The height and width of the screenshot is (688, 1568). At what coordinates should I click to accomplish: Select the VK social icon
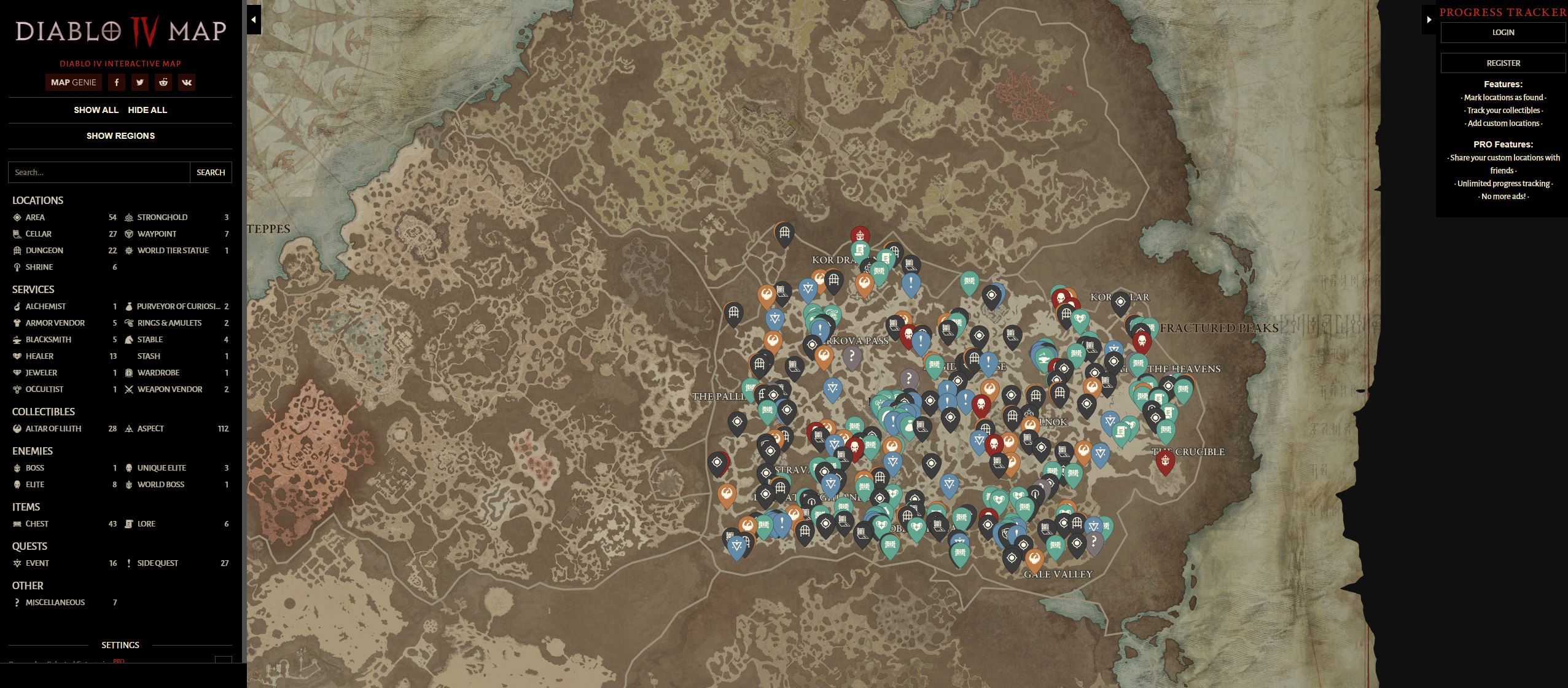pyautogui.click(x=187, y=82)
